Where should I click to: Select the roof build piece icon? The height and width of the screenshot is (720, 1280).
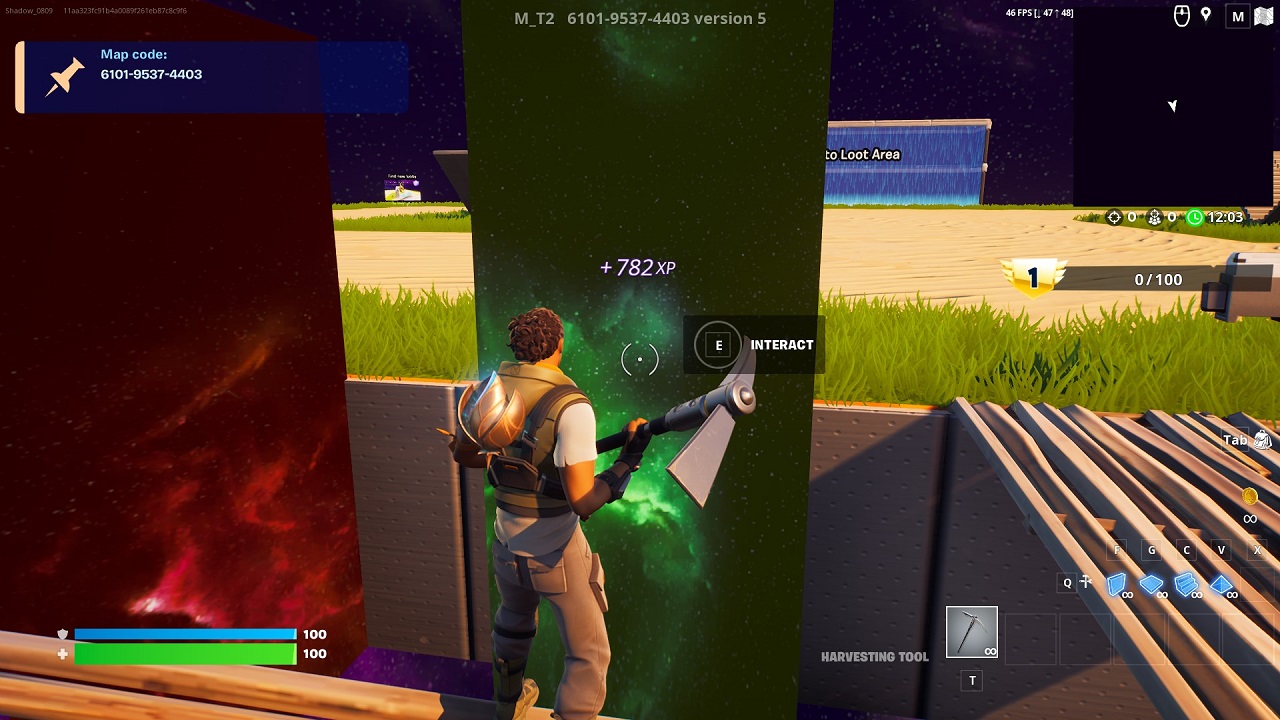tap(1220, 585)
